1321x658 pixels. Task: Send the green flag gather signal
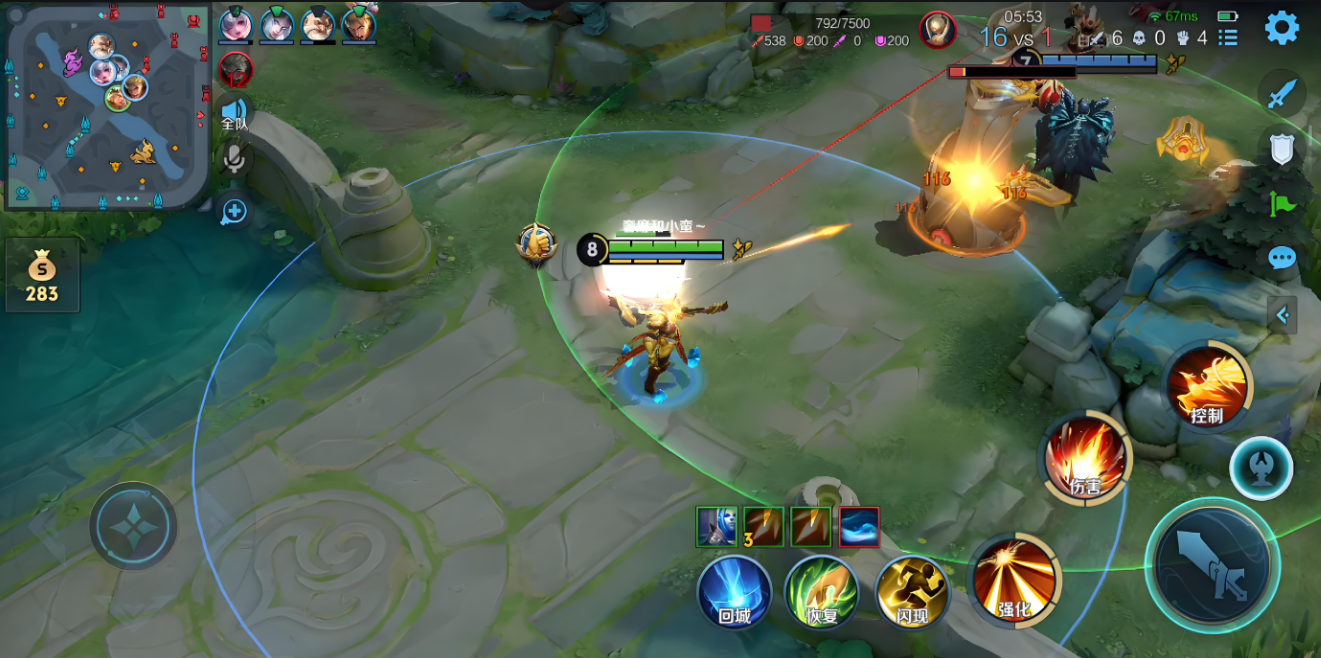click(x=1282, y=204)
